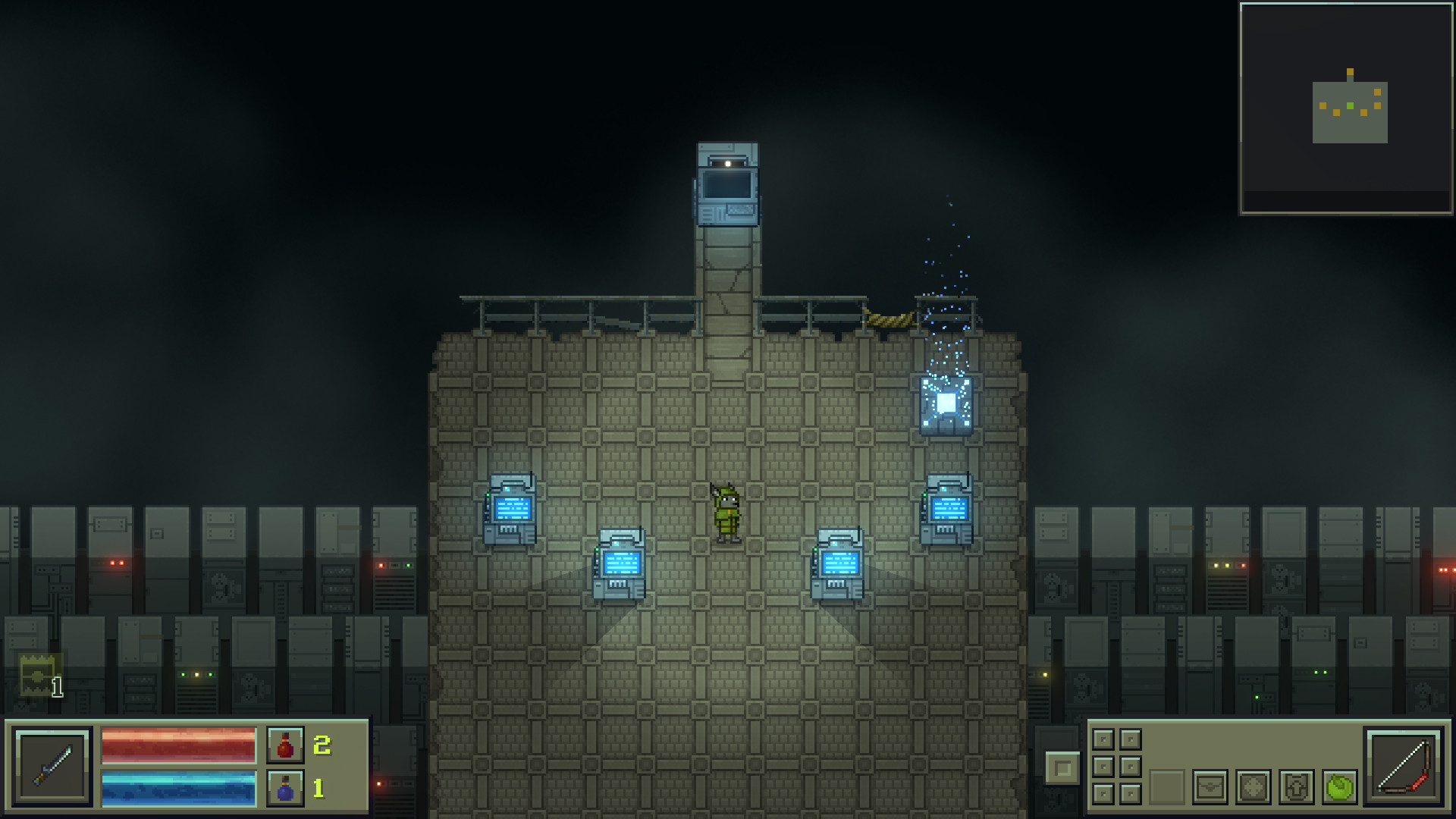Select the watchtower camera atop the tower
This screenshot has height=819, width=1456.
pos(726,184)
